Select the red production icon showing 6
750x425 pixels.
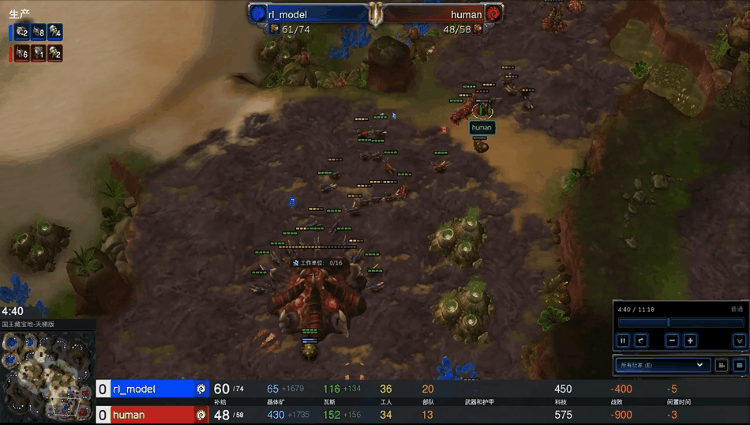click(22, 53)
